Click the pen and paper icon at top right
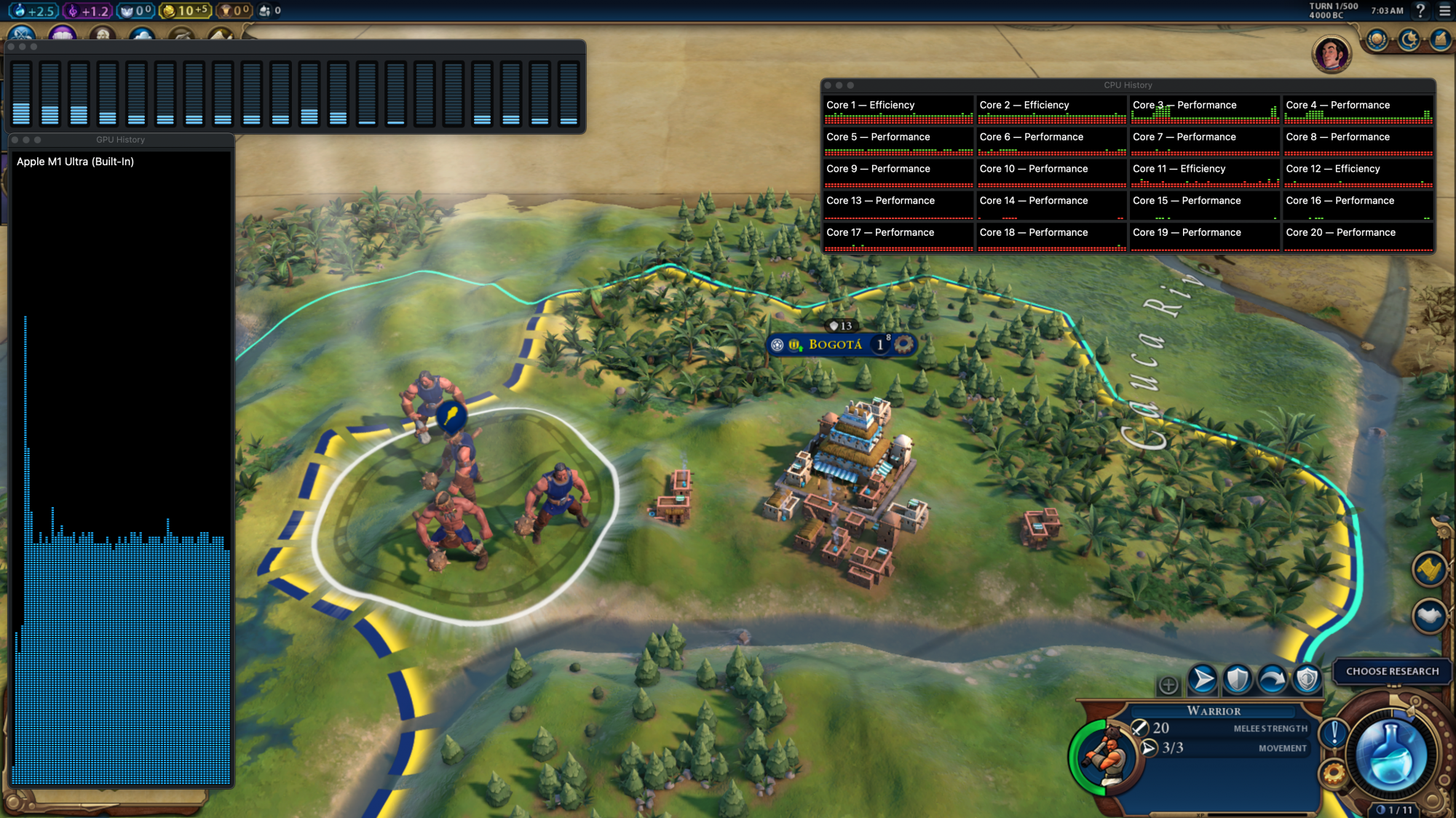This screenshot has height=818, width=1456. coord(1441,39)
